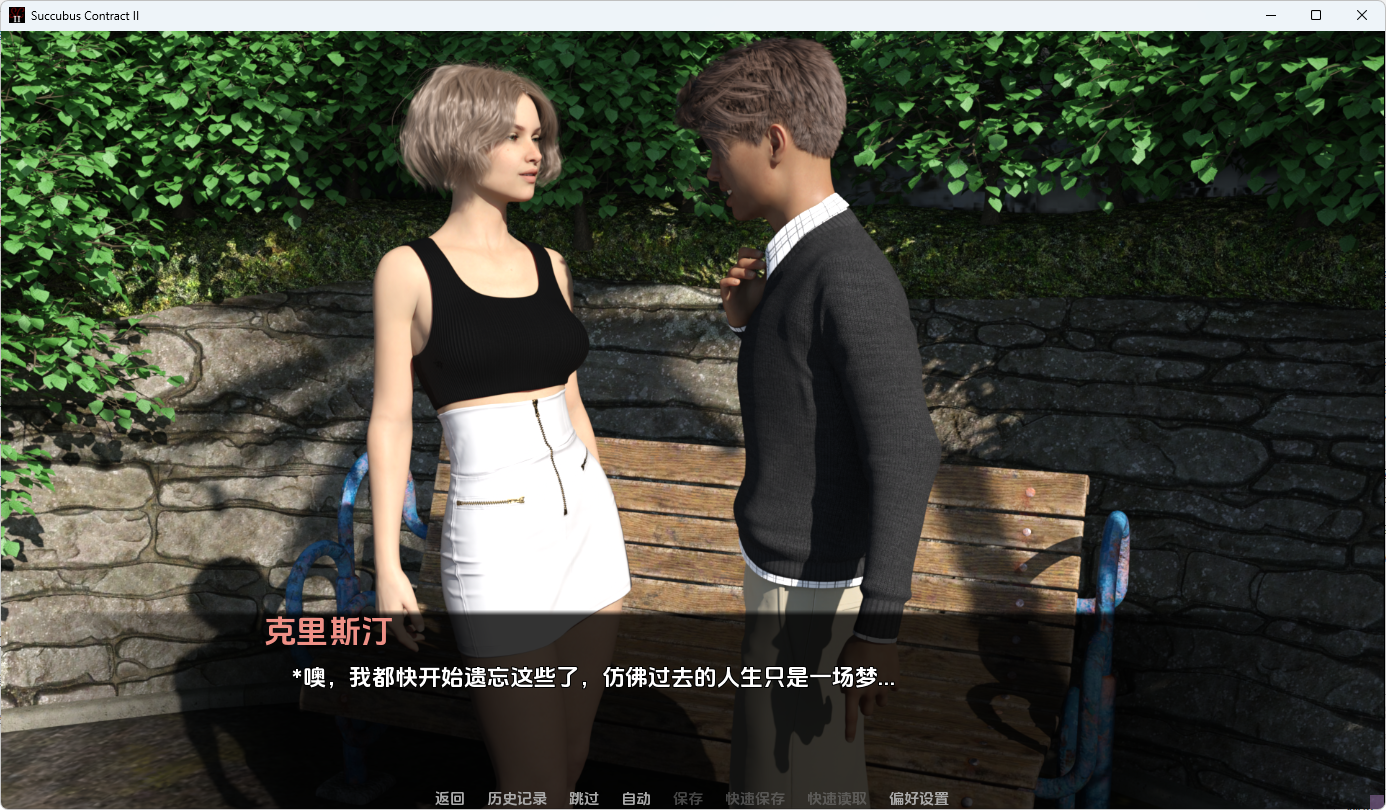Click the dimmed 快速读取 quick load option
Screen dimensions: 1386x810
click(836, 798)
